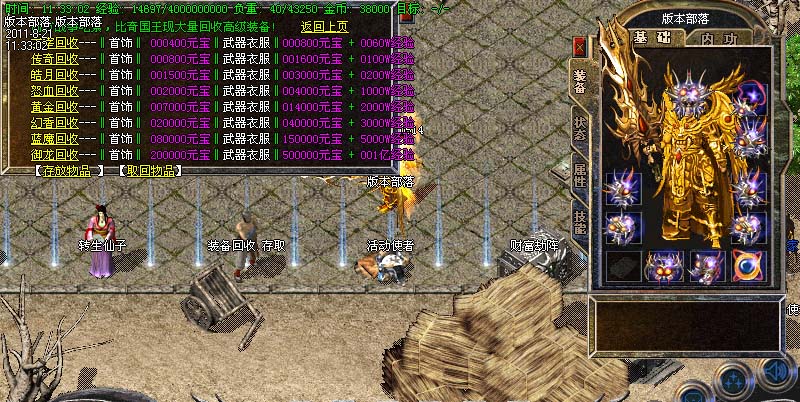Open the 装备 side tab
Viewport: 800px width, 402px height.
click(579, 80)
